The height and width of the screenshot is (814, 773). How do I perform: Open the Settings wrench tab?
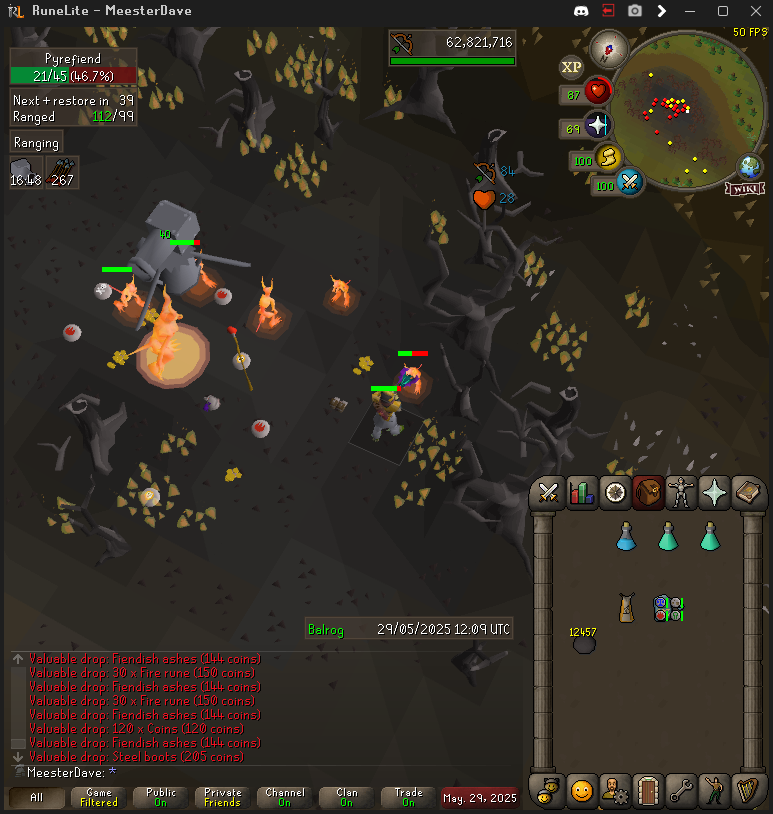(x=681, y=791)
